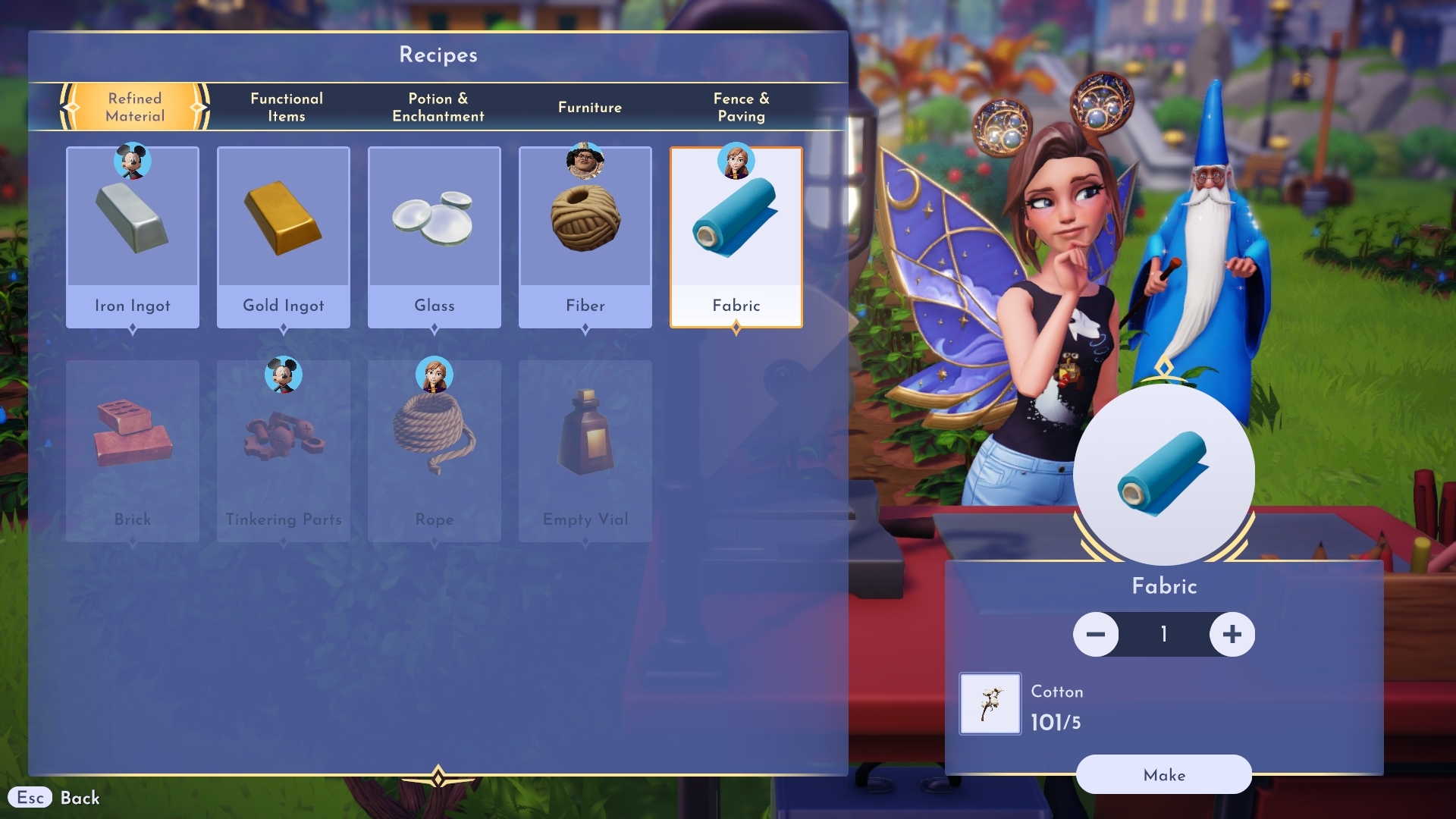
Task: Open the Potion & Enchantment tab
Action: point(439,107)
